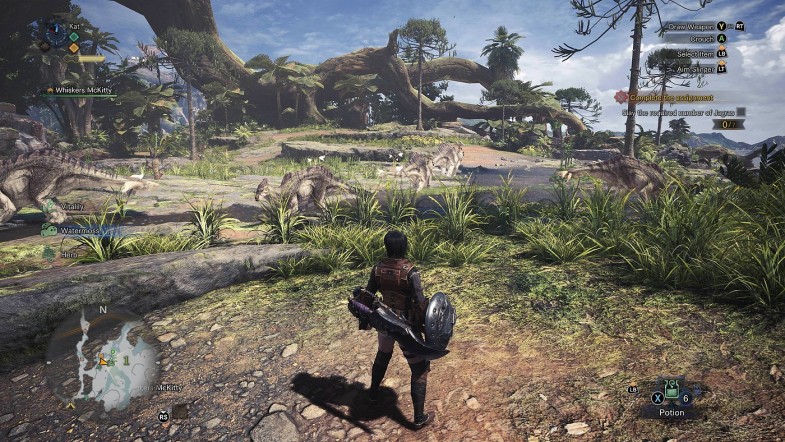Click the Vitality scoutfly entry
785x442 pixels.
(68, 206)
